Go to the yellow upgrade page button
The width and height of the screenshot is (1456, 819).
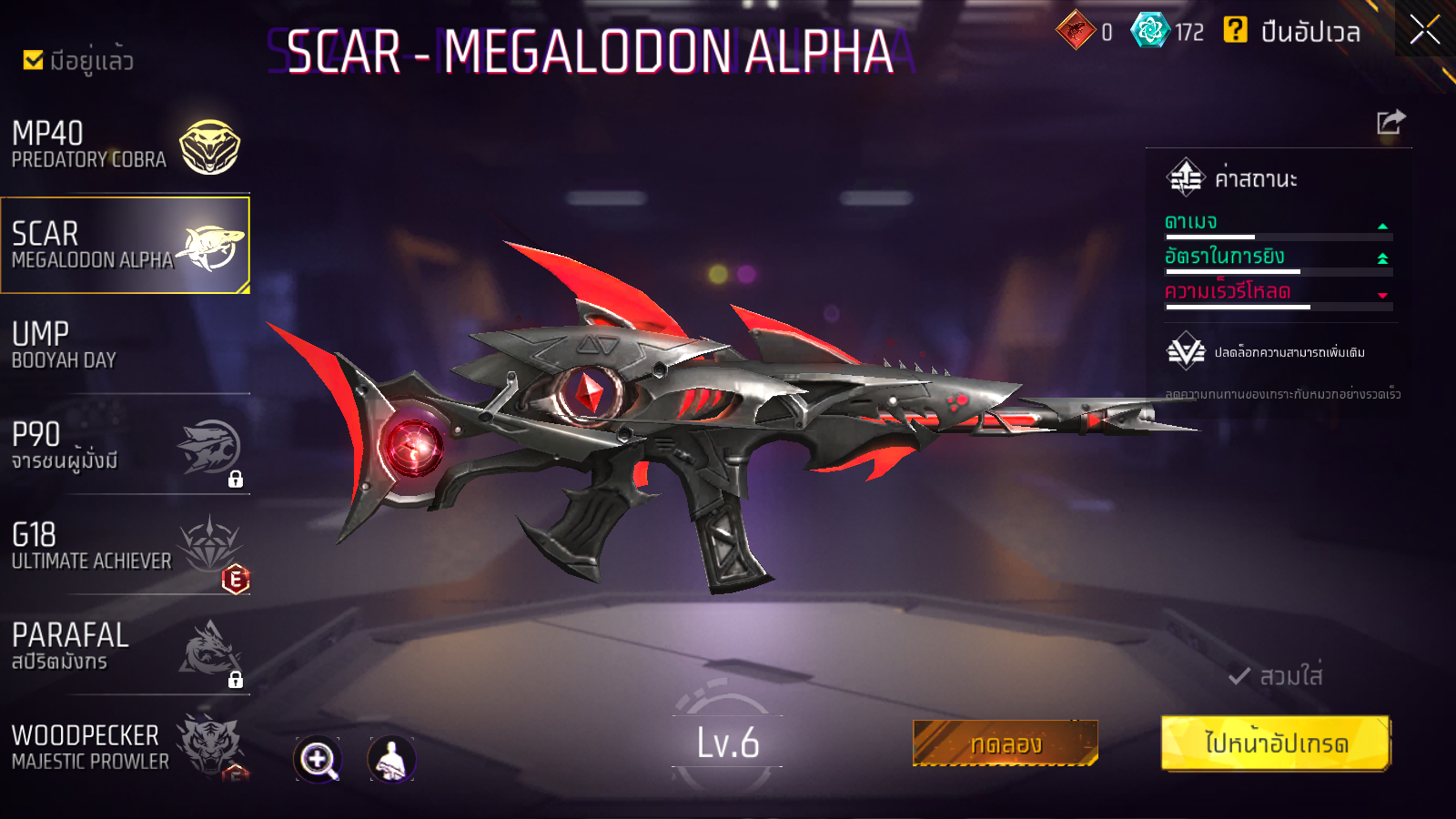[x=1276, y=743]
